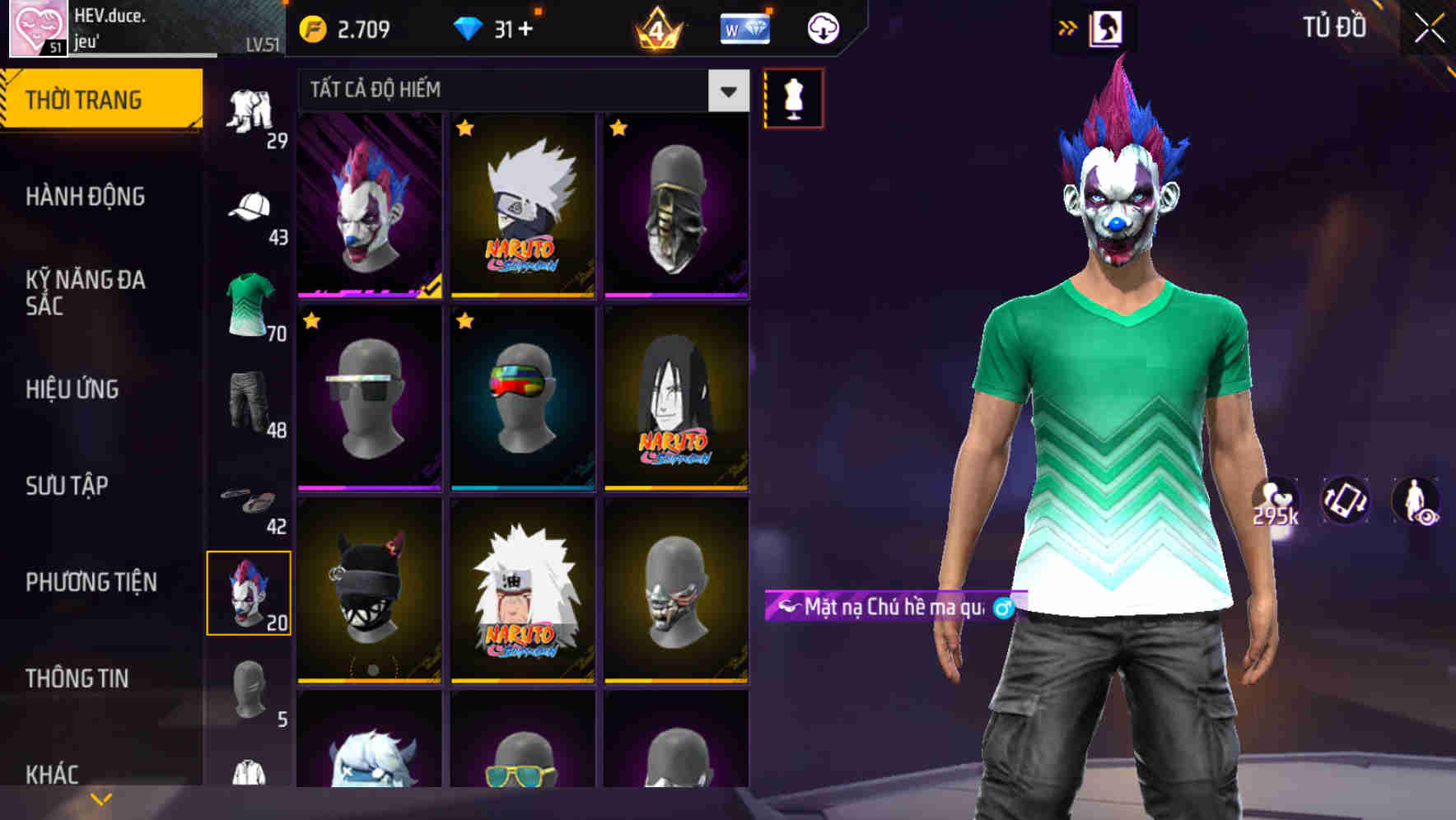
Task: Click the yellow double-chevron collapse icon
Action: click(1068, 27)
